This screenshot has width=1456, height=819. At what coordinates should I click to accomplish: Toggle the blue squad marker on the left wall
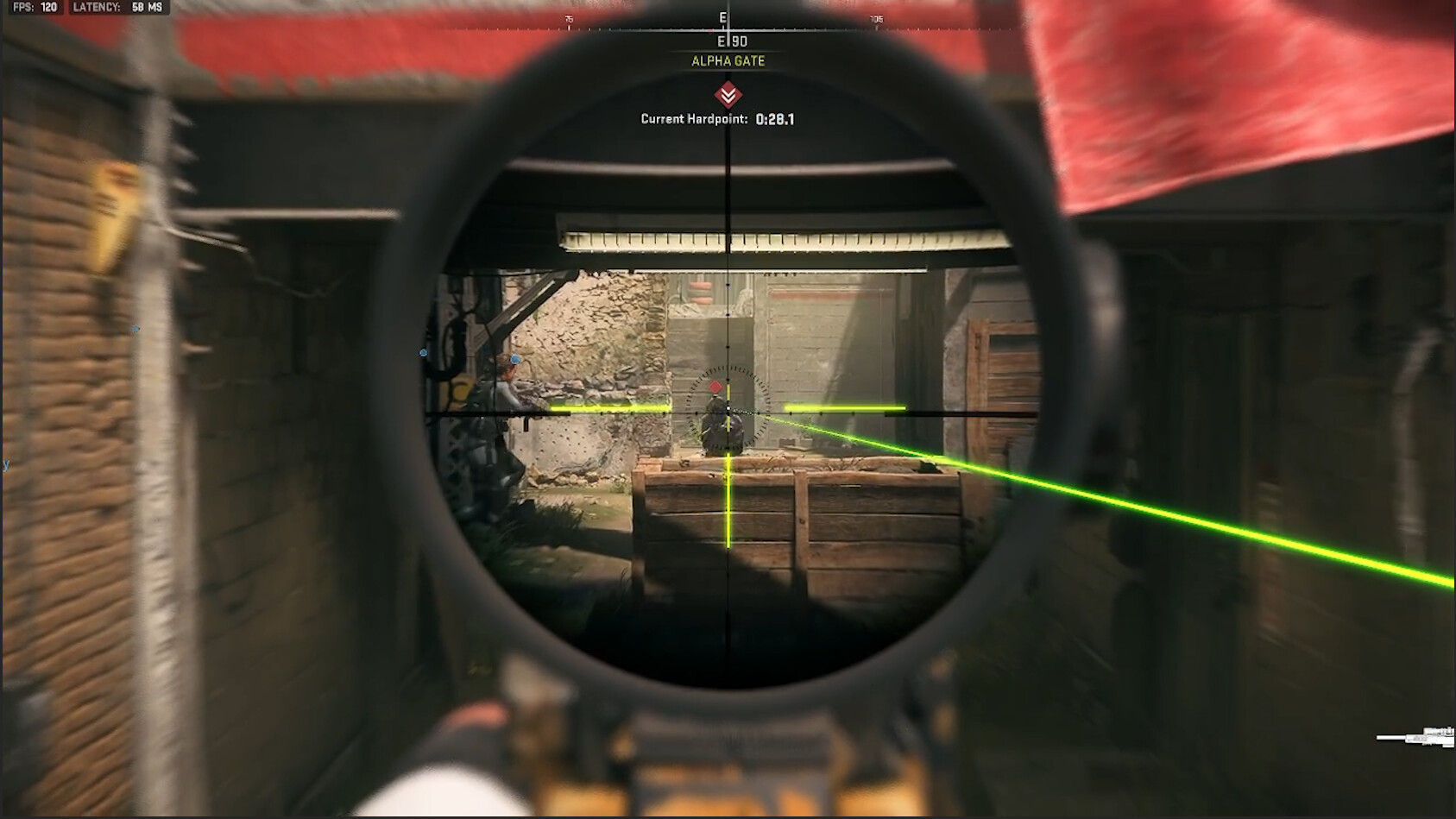click(x=134, y=328)
